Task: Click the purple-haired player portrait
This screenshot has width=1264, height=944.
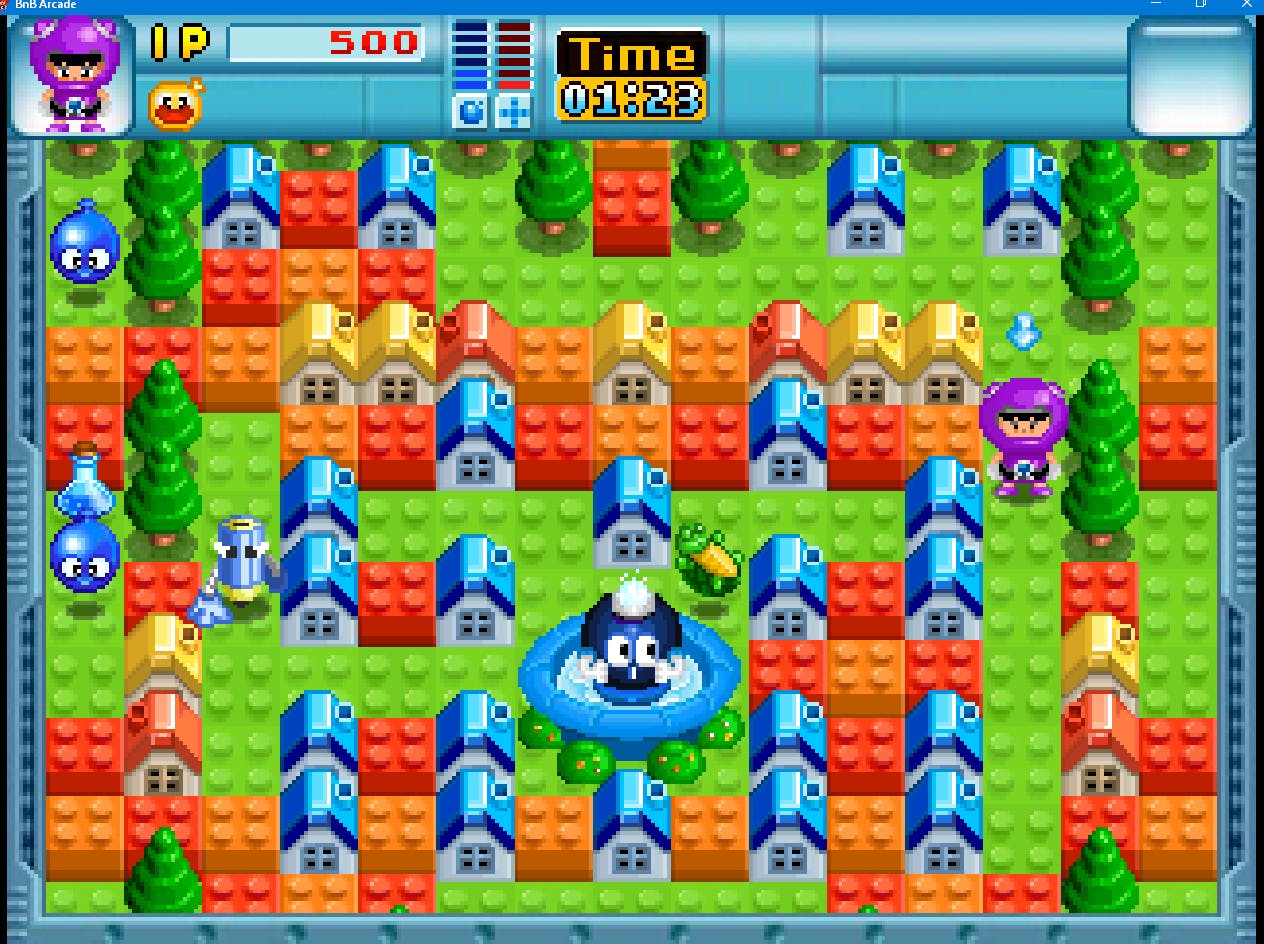Action: [70, 76]
